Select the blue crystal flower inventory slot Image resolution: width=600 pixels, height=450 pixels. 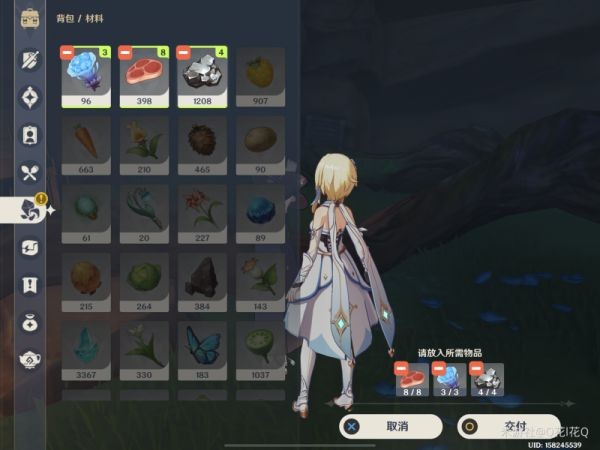coord(86,76)
